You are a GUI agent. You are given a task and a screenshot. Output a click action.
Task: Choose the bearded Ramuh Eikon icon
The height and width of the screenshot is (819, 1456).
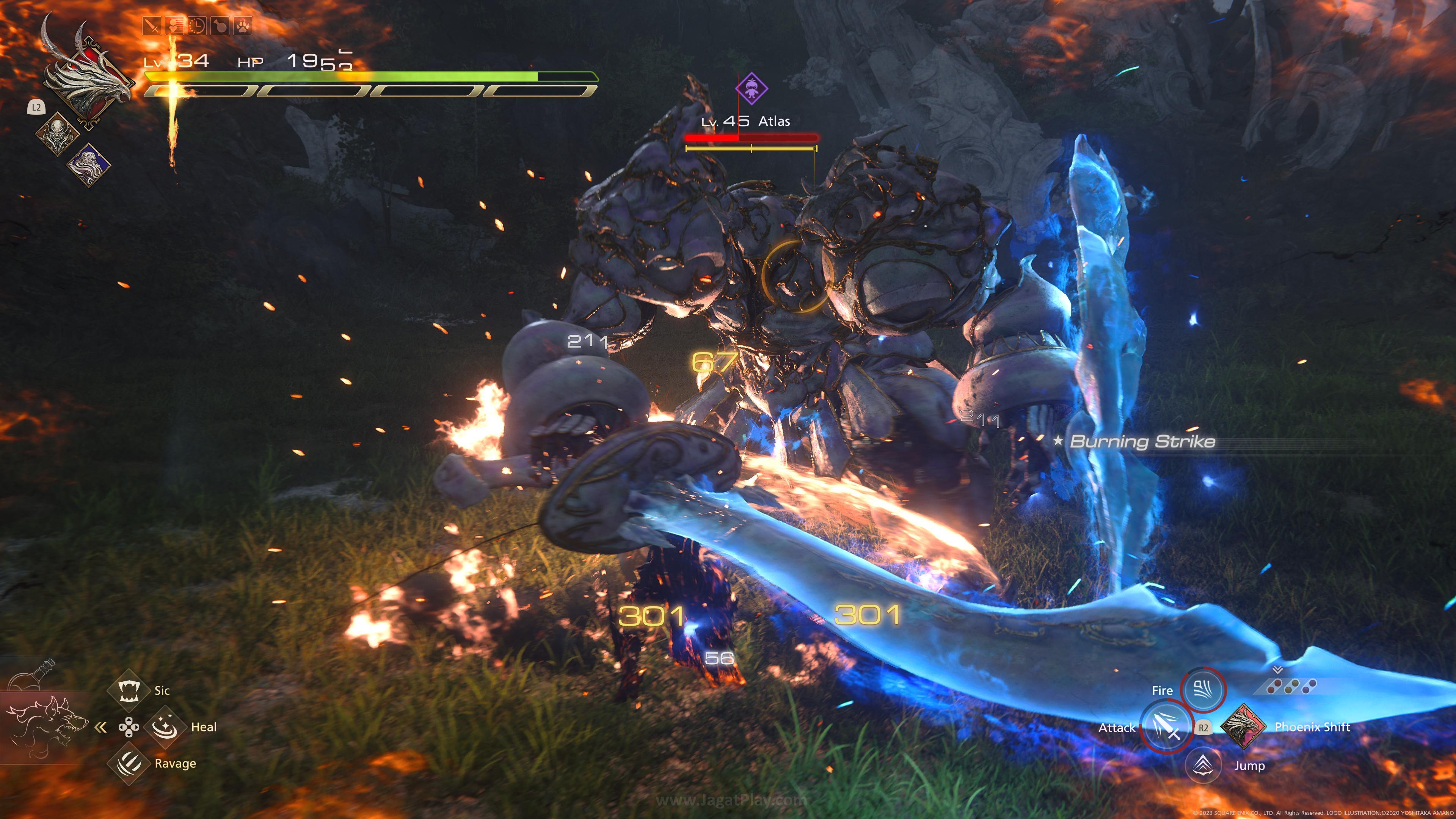click(x=89, y=165)
